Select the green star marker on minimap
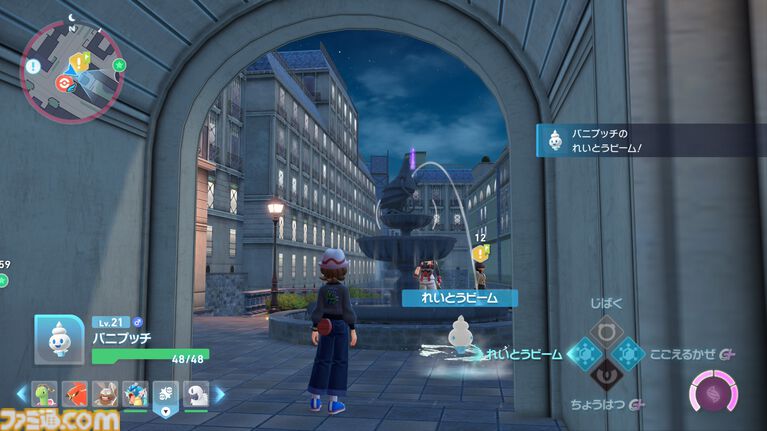 coord(119,65)
